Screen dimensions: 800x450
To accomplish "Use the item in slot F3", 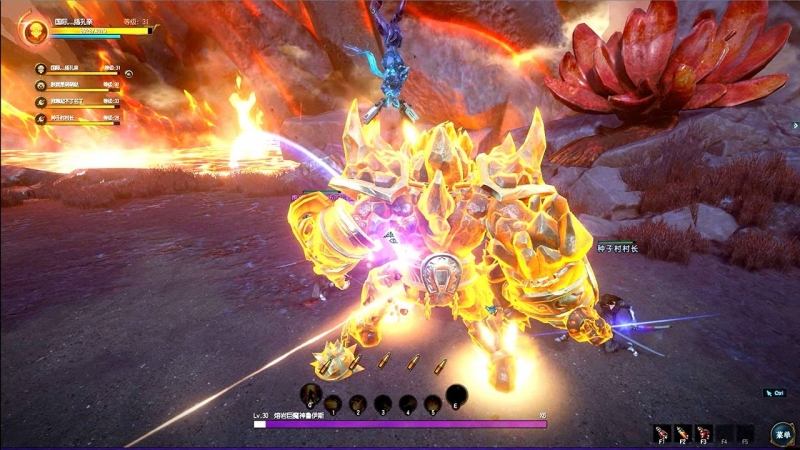I will point(704,432).
